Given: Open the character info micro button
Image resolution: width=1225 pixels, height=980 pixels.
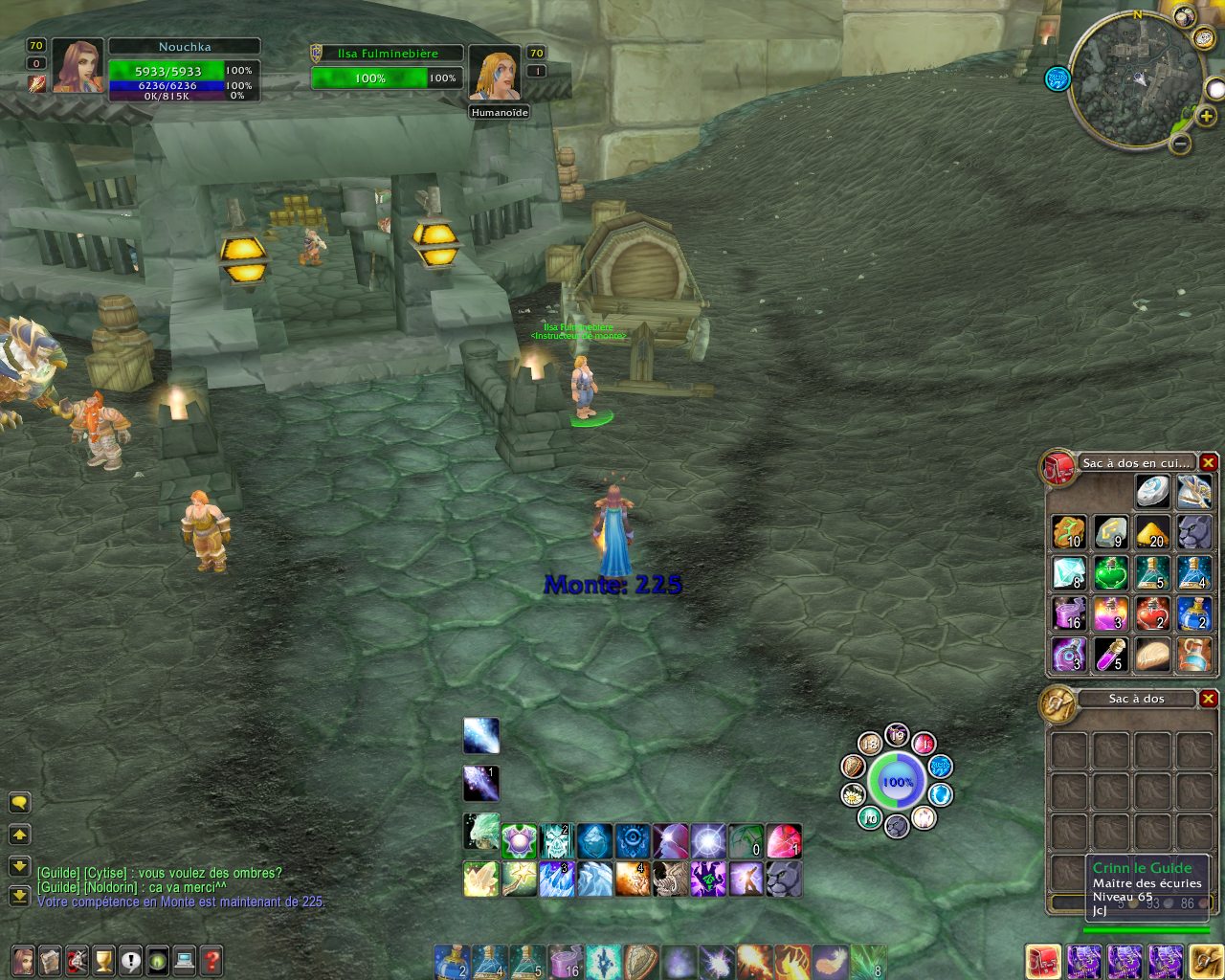Looking at the screenshot, I should [x=22, y=958].
